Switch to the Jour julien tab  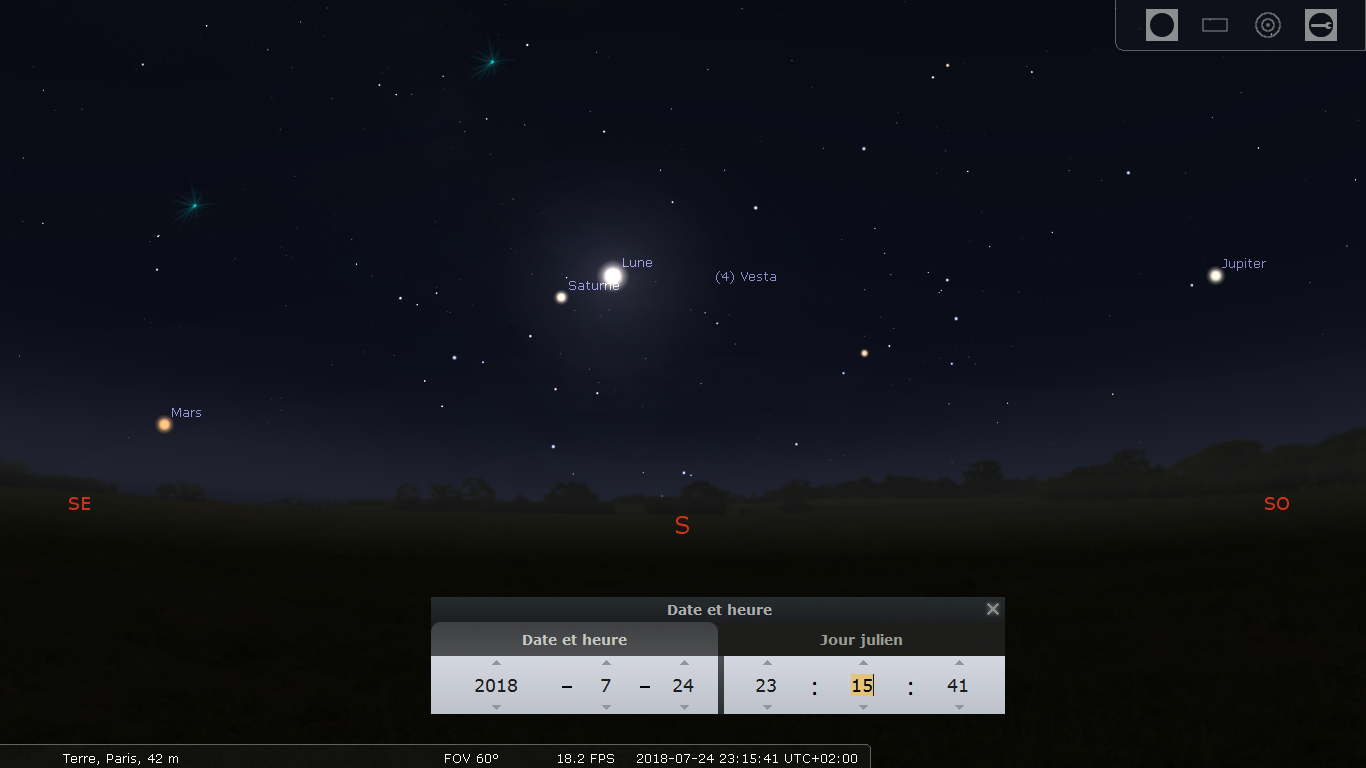[861, 640]
